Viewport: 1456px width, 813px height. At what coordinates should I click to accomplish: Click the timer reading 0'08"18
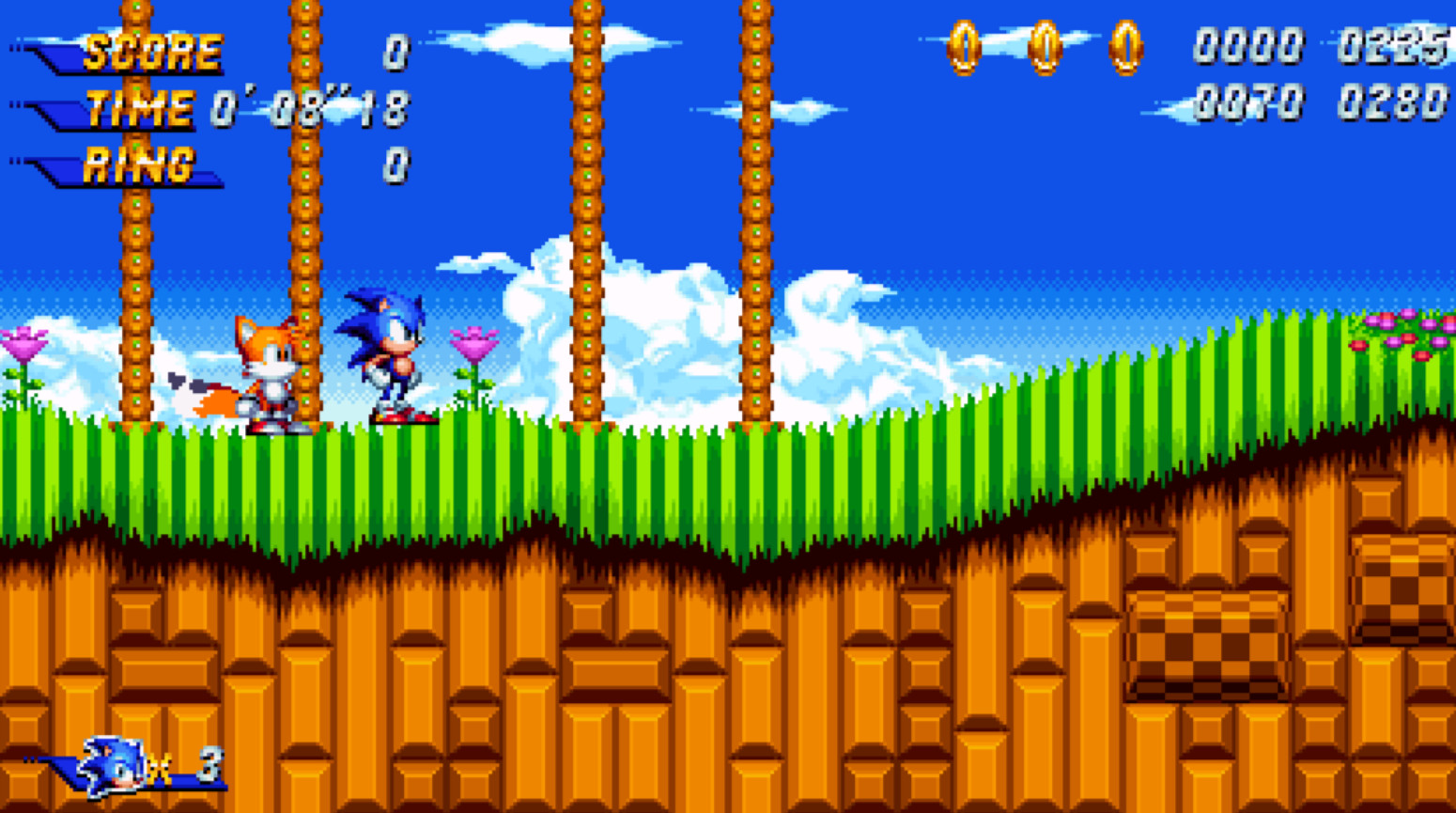click(x=310, y=108)
